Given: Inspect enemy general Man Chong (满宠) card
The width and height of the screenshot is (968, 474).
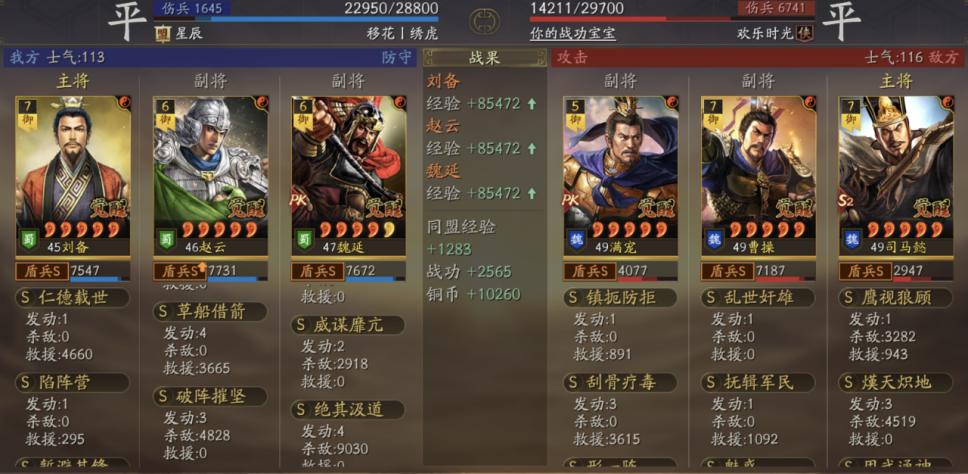Looking at the screenshot, I should [x=620, y=175].
